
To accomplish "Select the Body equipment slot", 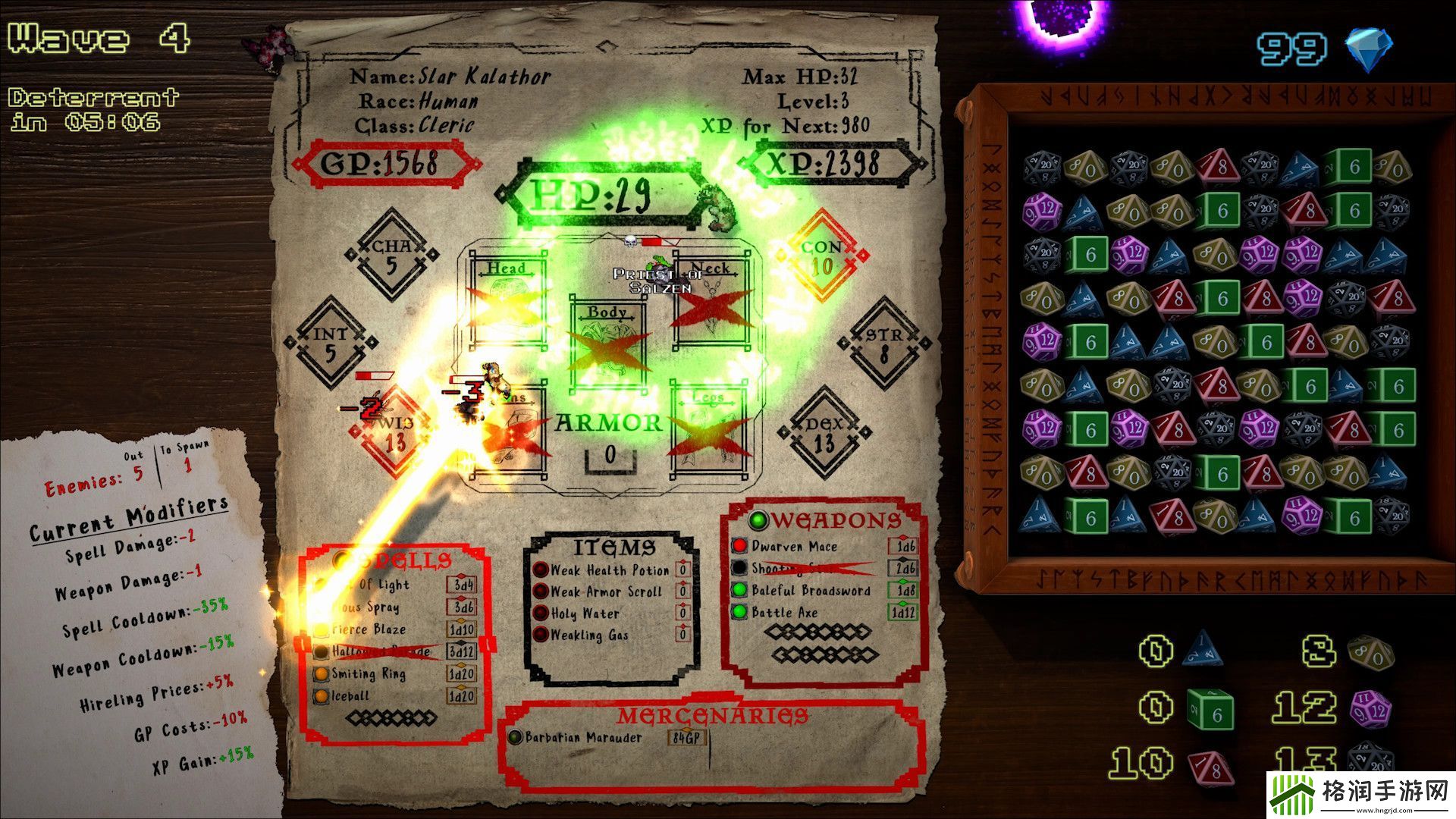I will [607, 345].
